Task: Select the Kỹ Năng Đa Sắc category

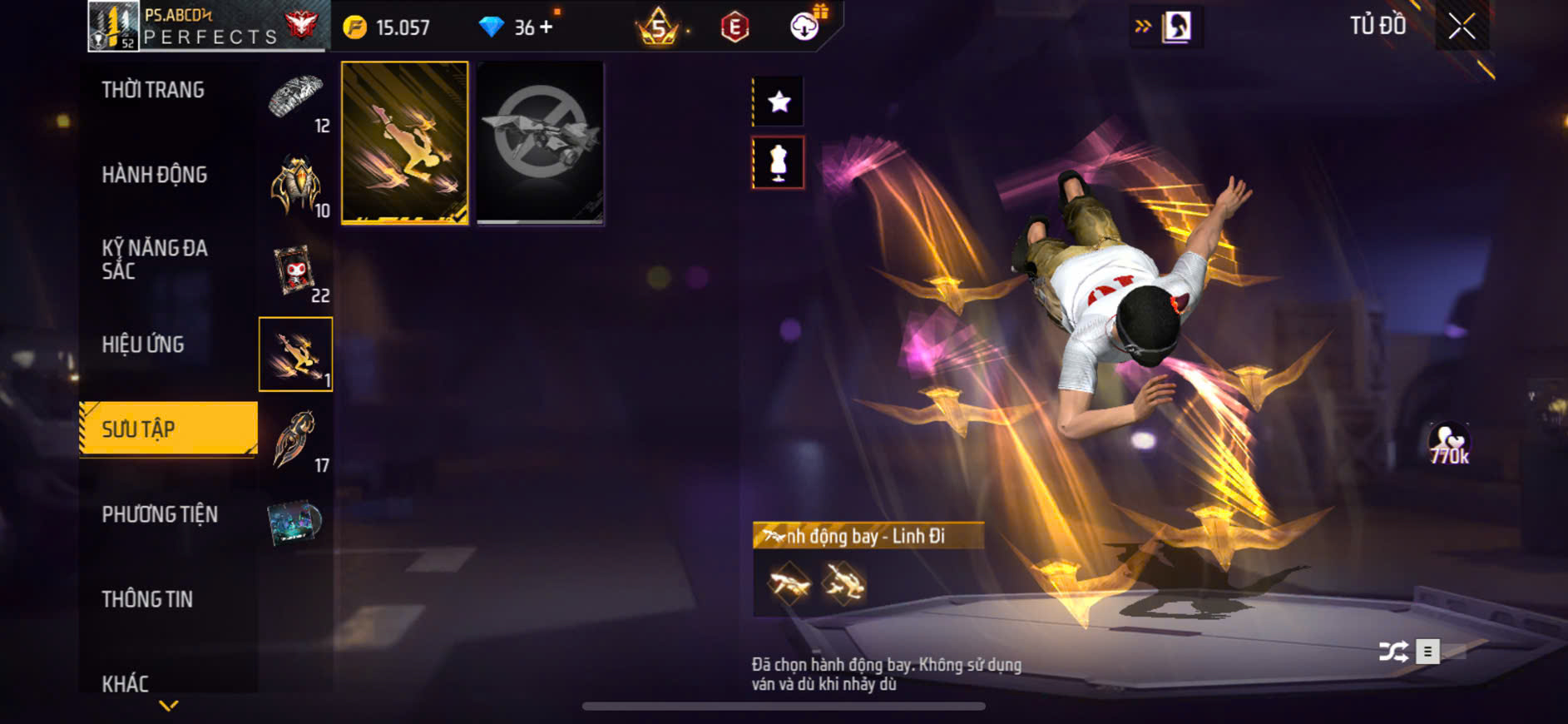Action: coord(155,259)
